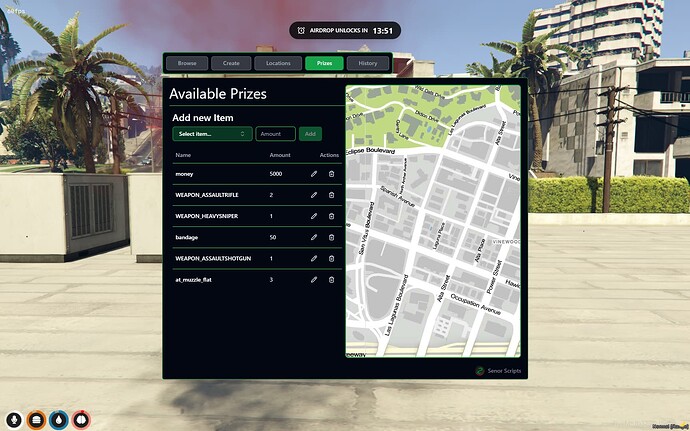Edit the money prize entry

(x=314, y=174)
